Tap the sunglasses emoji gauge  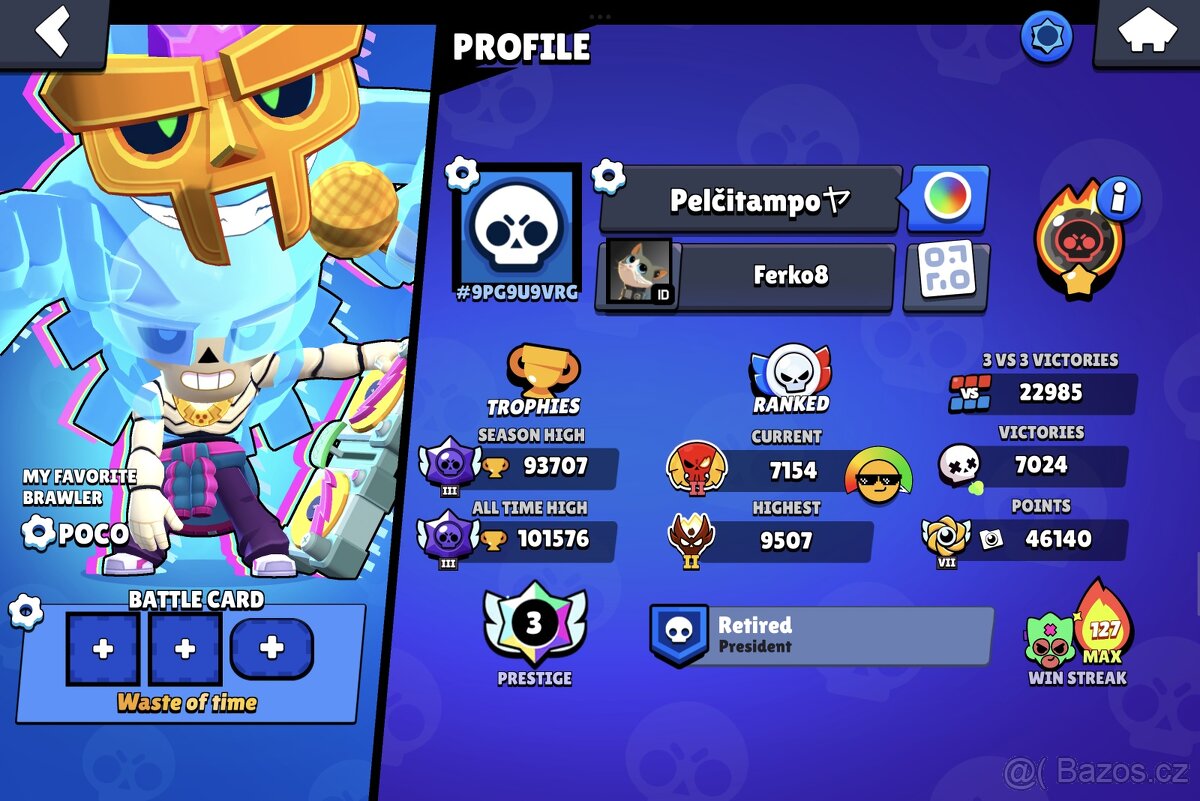878,476
